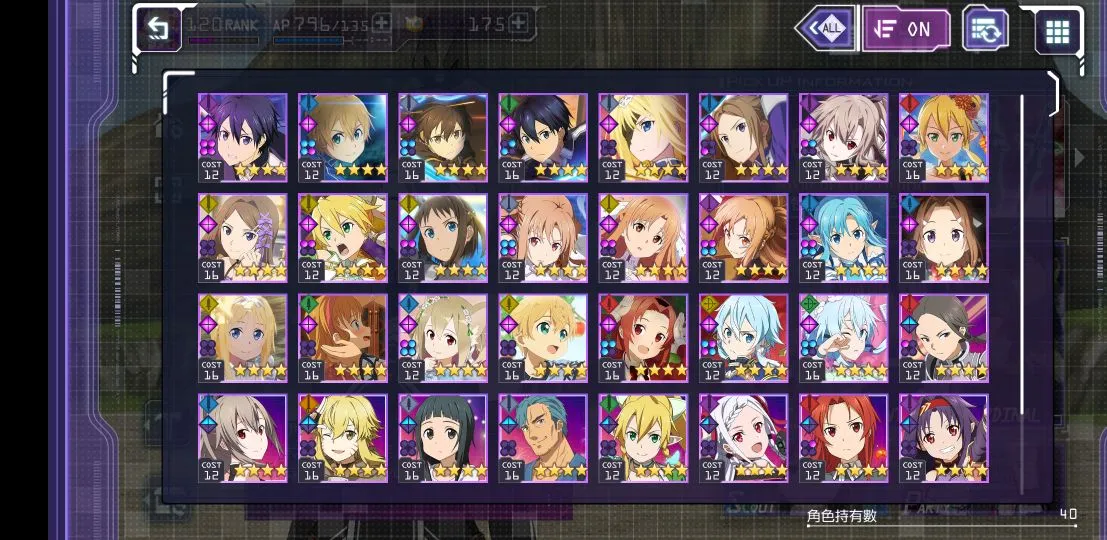Select the white-haired girl with braids
Viewport: 1107px width, 540px height.
click(x=743, y=438)
